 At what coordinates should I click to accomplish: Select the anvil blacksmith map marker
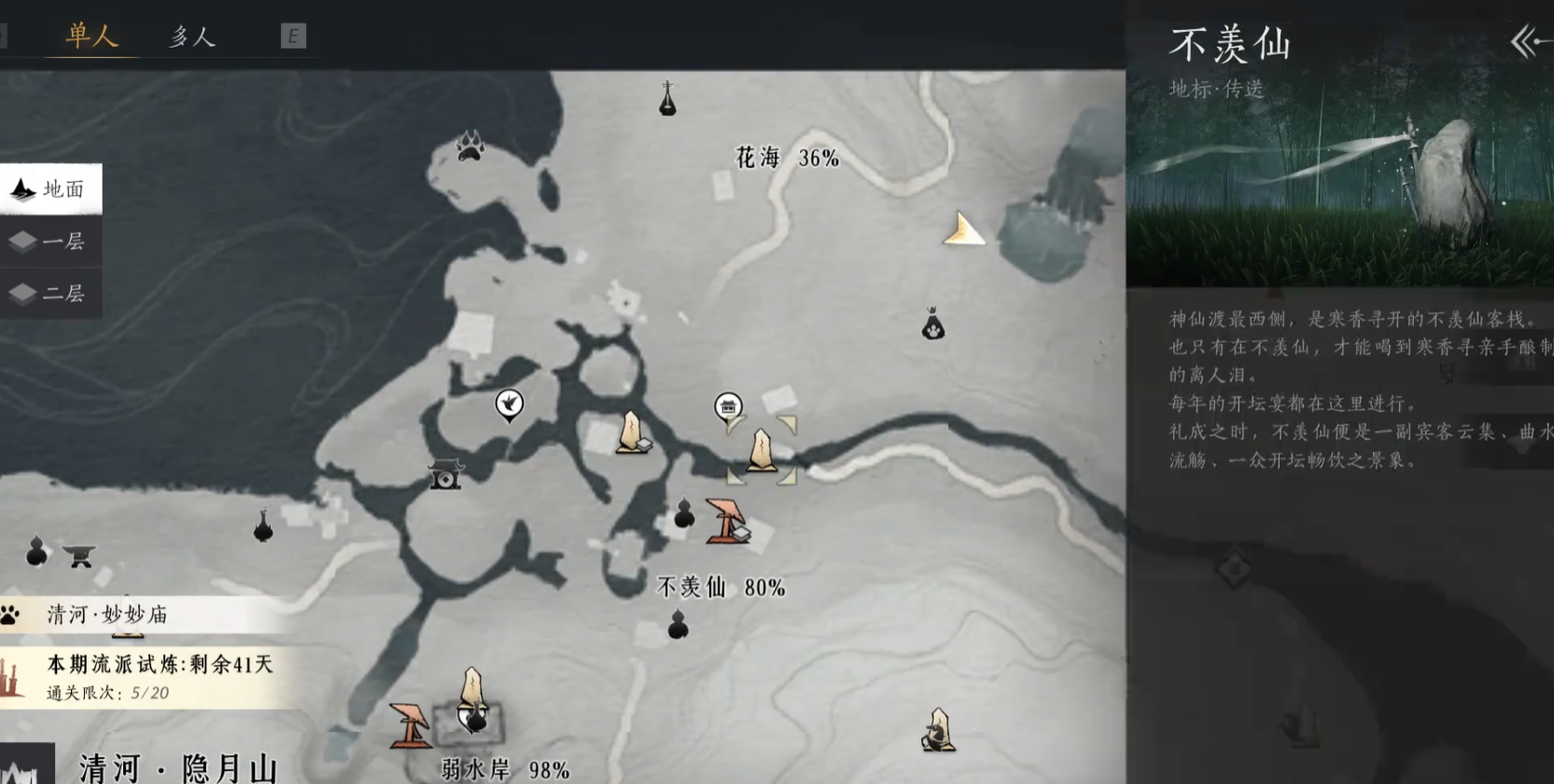tap(79, 556)
